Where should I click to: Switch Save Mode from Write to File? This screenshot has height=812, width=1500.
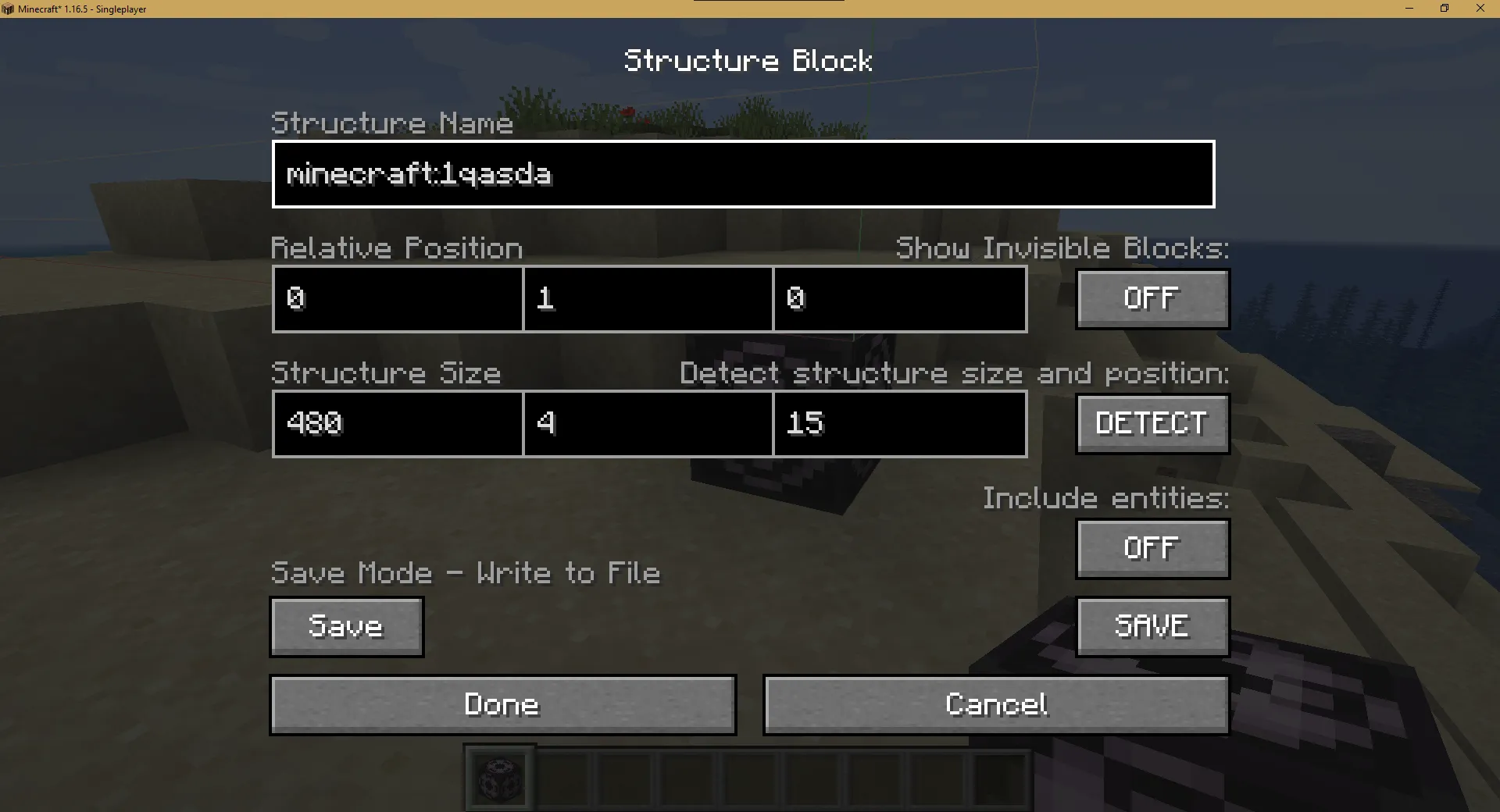346,626
